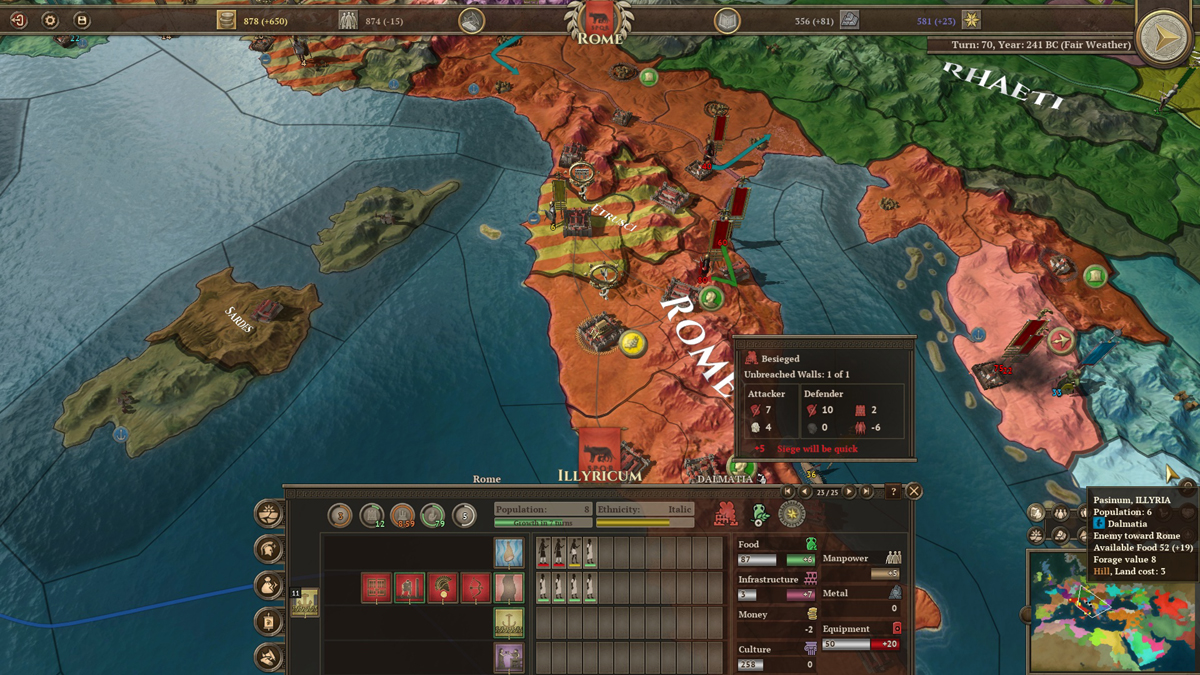Go to the next region with the right arrow
The image size is (1200, 675).
(850, 491)
